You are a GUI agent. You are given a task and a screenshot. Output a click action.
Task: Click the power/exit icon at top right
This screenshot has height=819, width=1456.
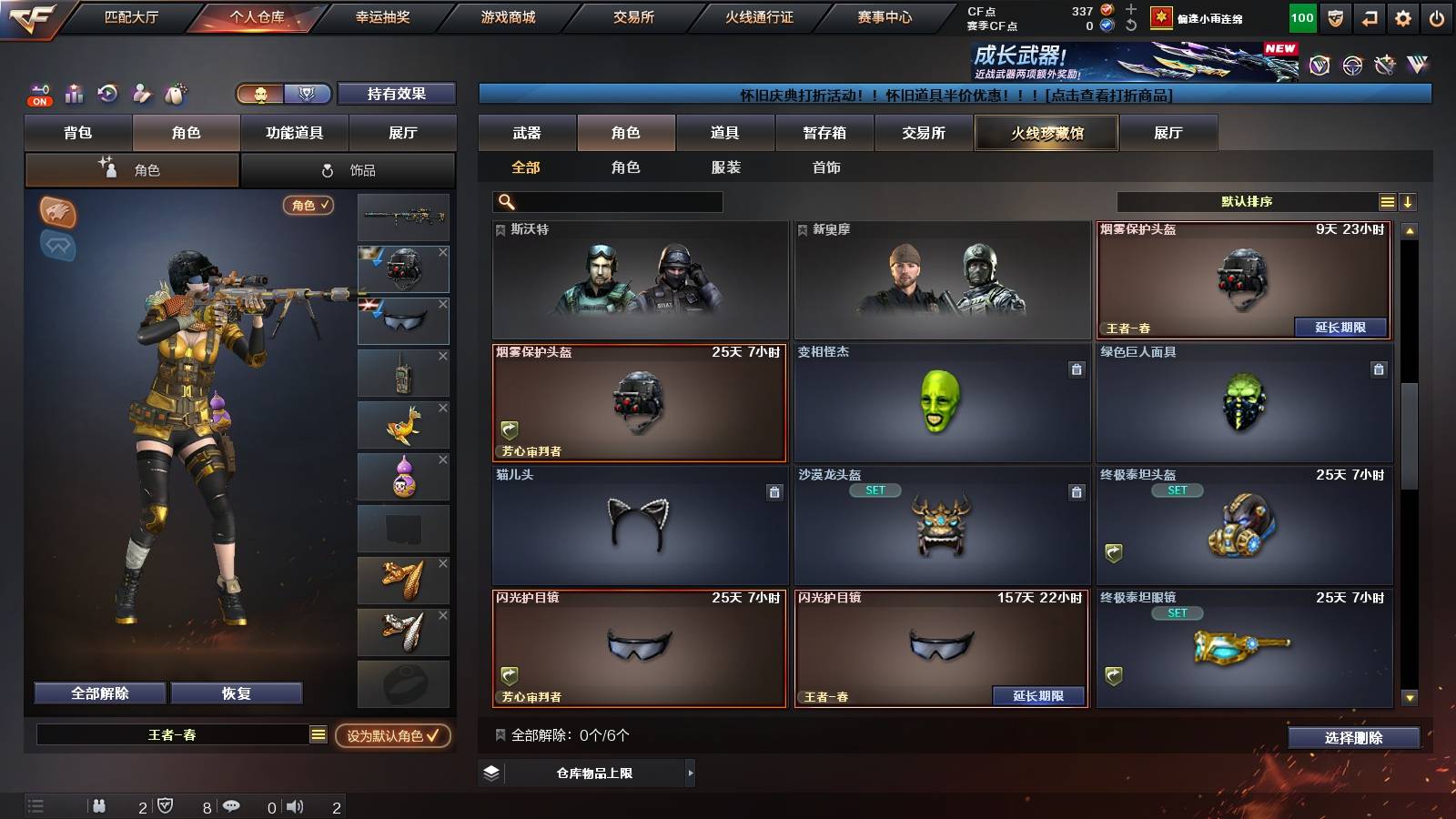click(x=1436, y=16)
